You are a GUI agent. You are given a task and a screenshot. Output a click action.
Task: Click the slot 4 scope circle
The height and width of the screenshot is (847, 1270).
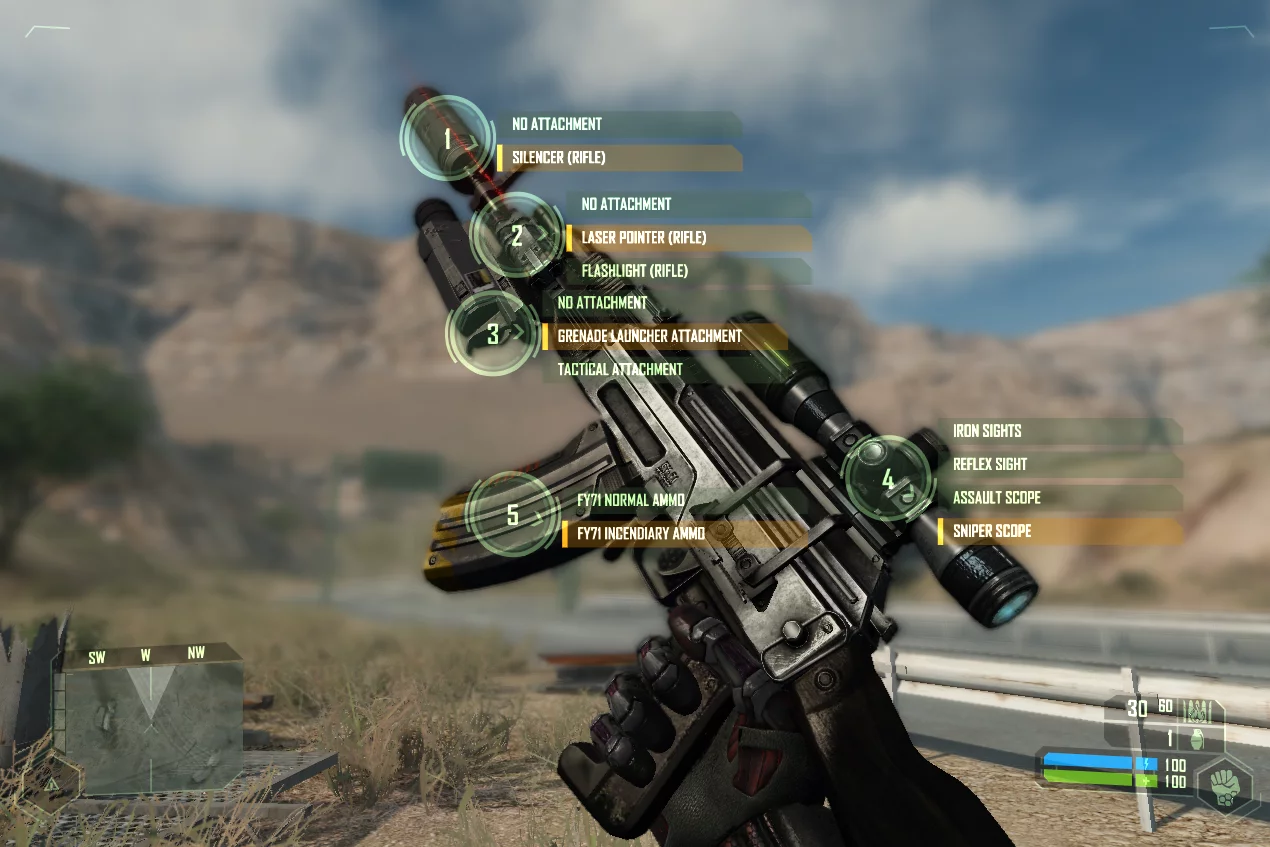click(888, 479)
